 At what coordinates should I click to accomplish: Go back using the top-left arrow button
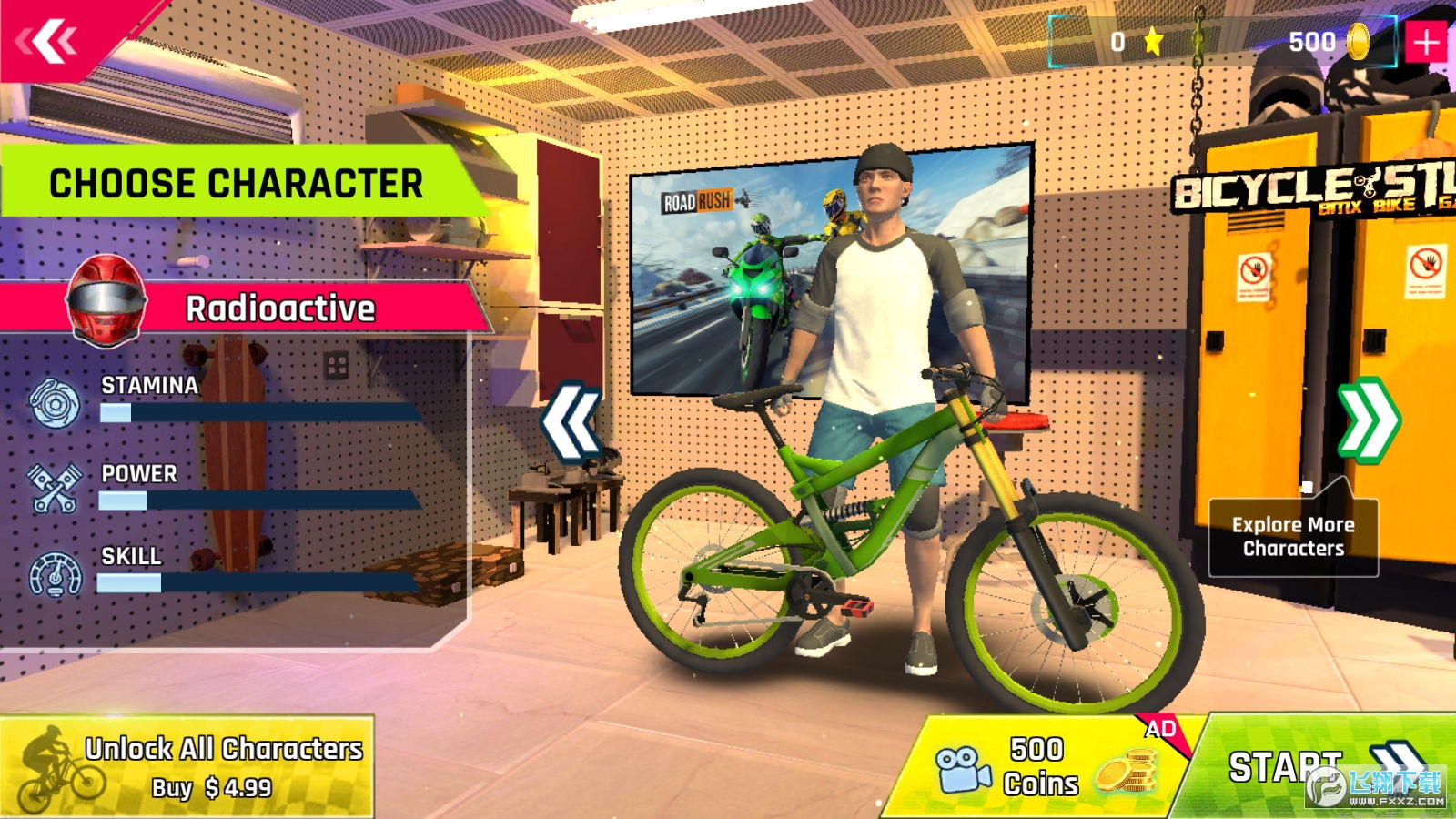tap(47, 40)
